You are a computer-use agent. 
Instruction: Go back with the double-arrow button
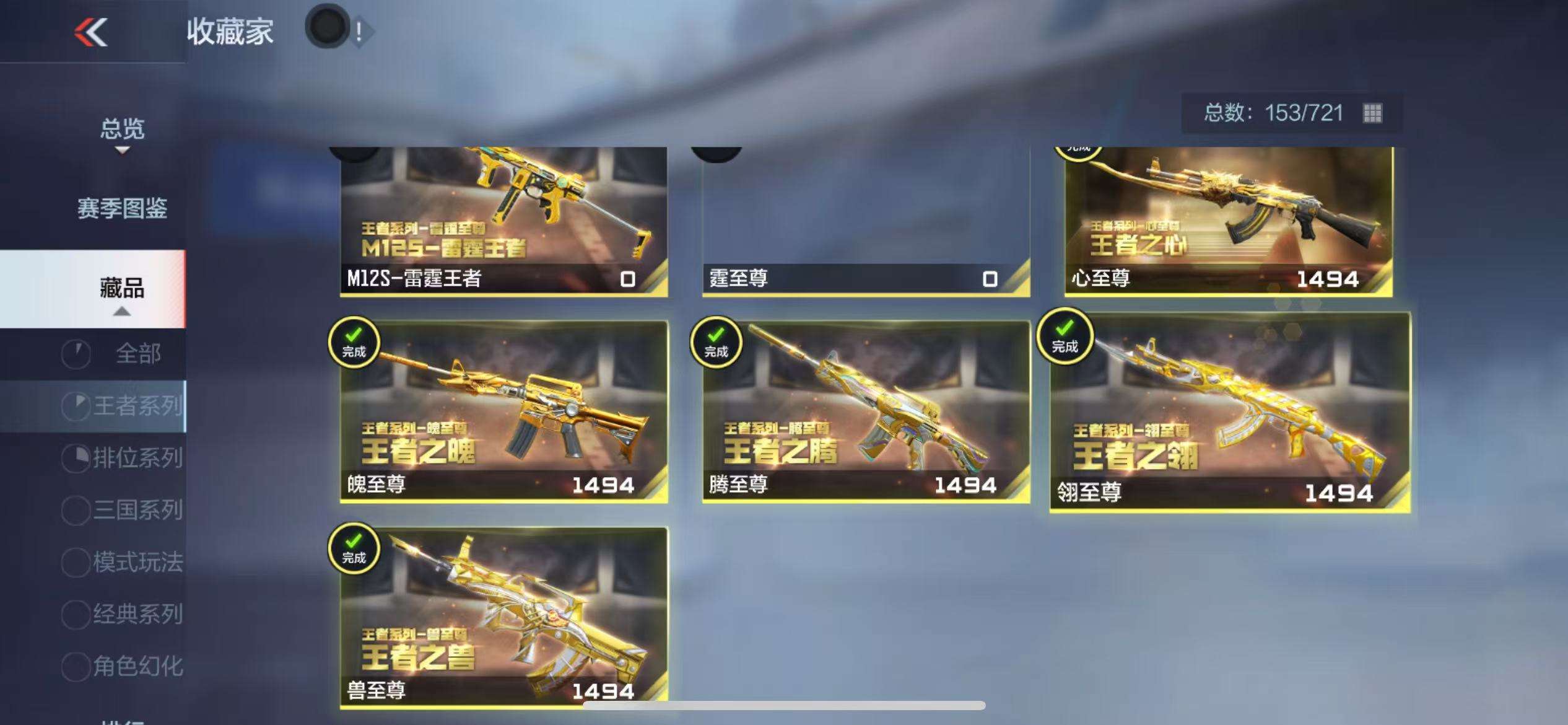point(91,32)
